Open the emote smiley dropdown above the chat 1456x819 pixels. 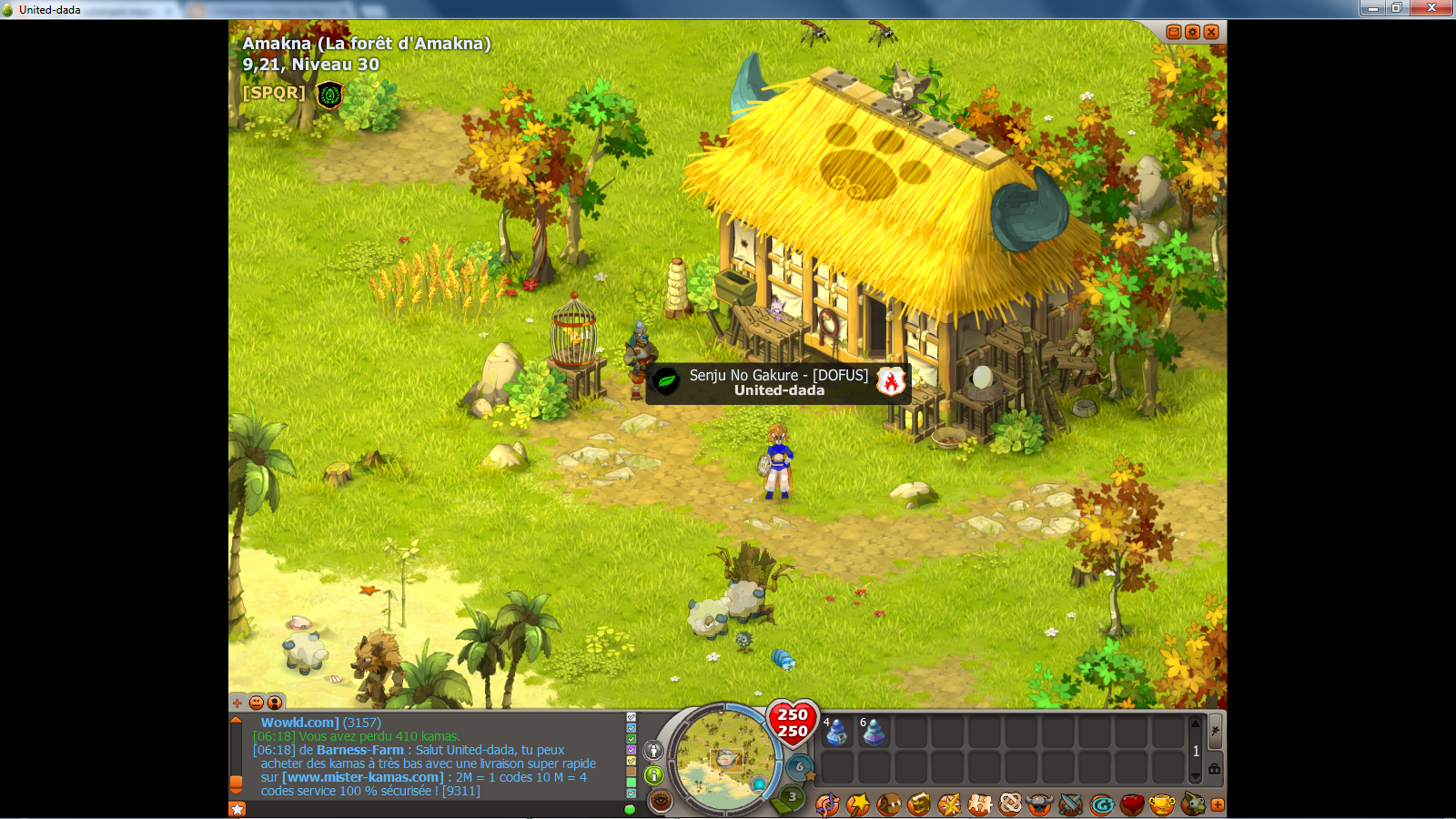click(x=257, y=703)
